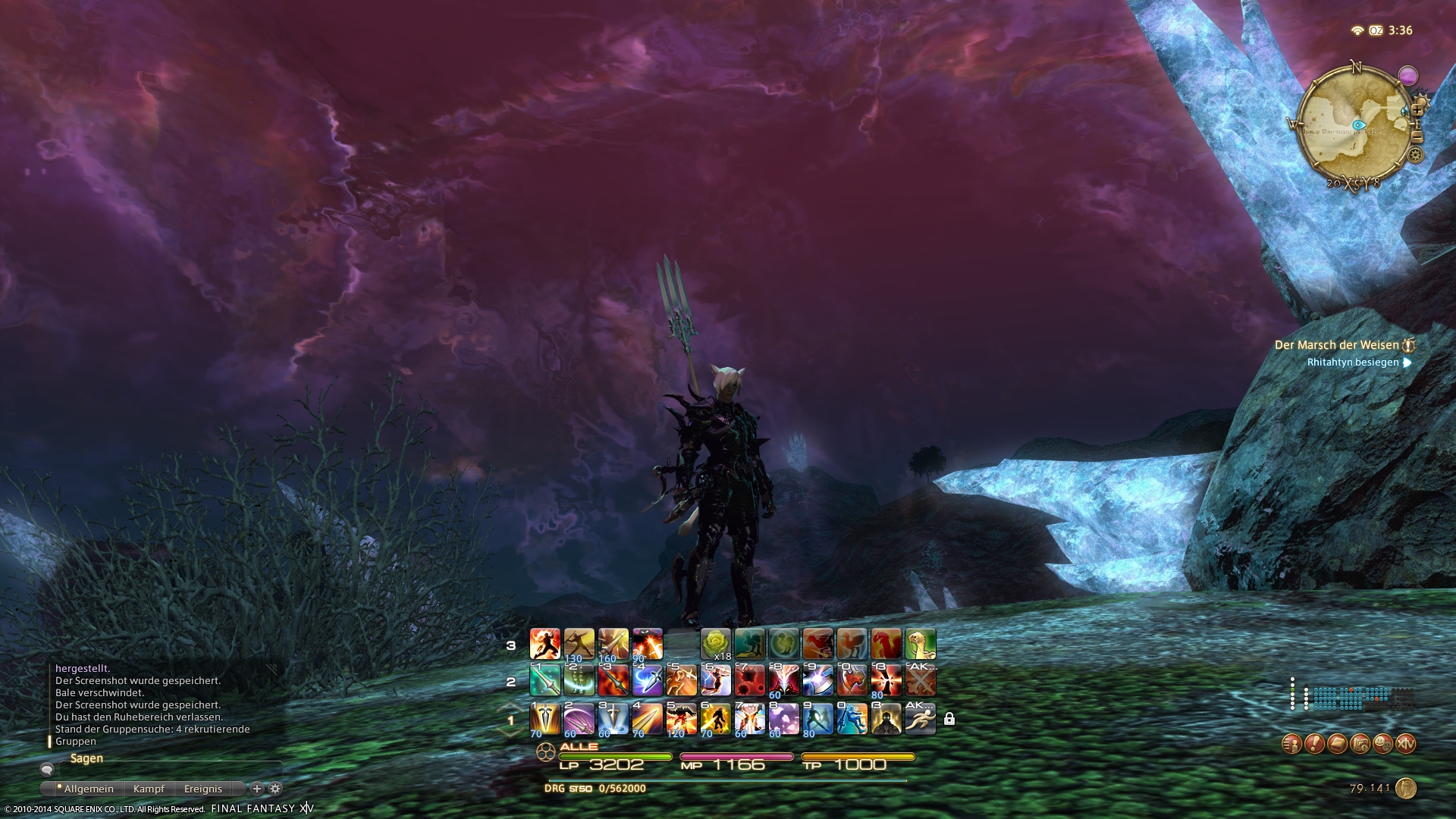Click the Sagen chat input field

[x=167, y=769]
